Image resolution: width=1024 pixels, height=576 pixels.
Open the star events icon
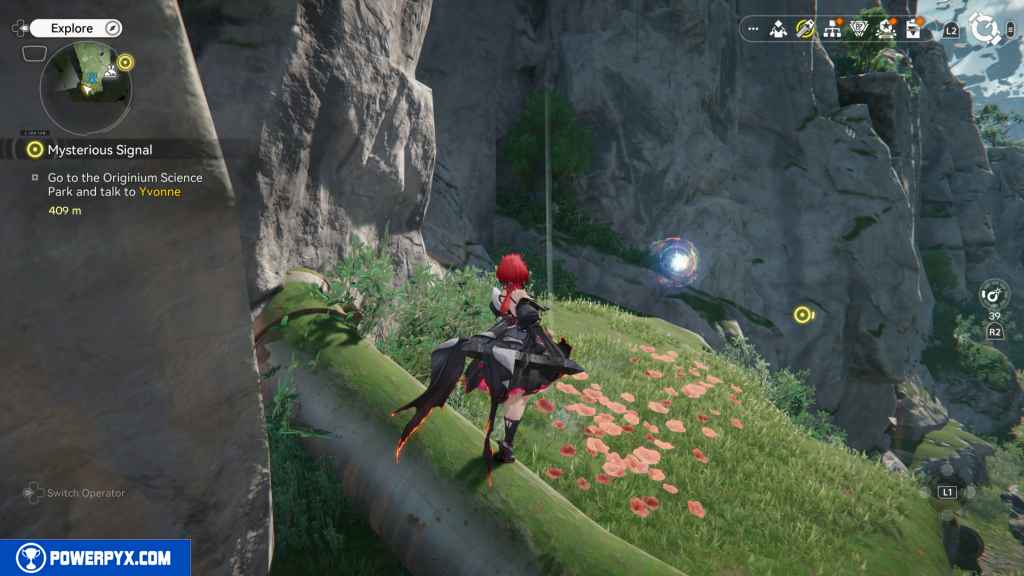click(x=886, y=29)
